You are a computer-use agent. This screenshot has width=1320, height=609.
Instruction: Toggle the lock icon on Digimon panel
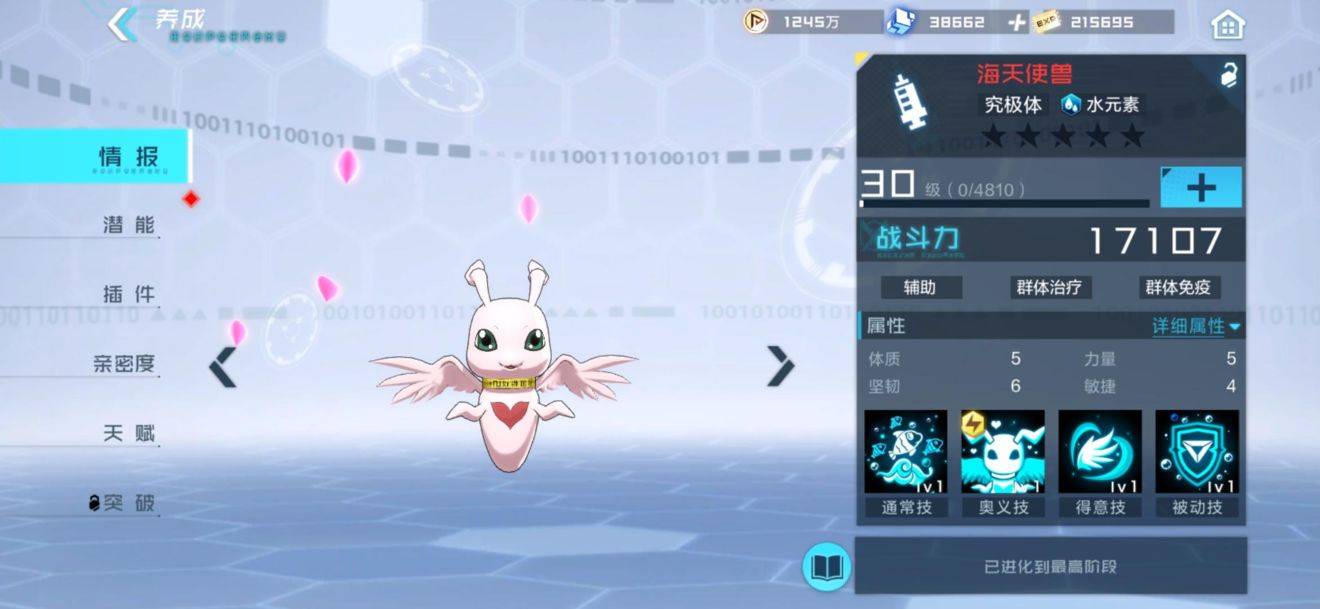click(1229, 74)
